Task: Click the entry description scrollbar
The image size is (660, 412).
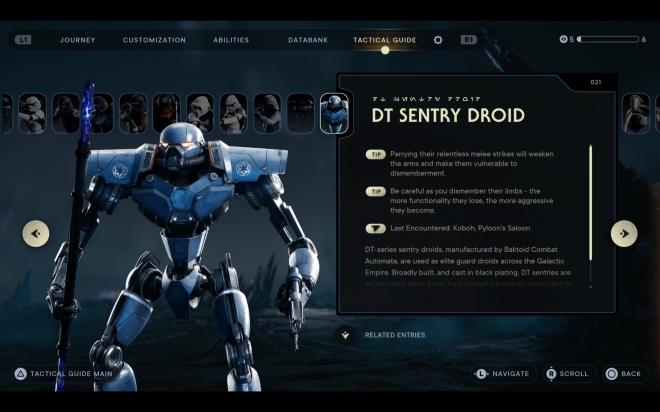Action: [x=590, y=215]
